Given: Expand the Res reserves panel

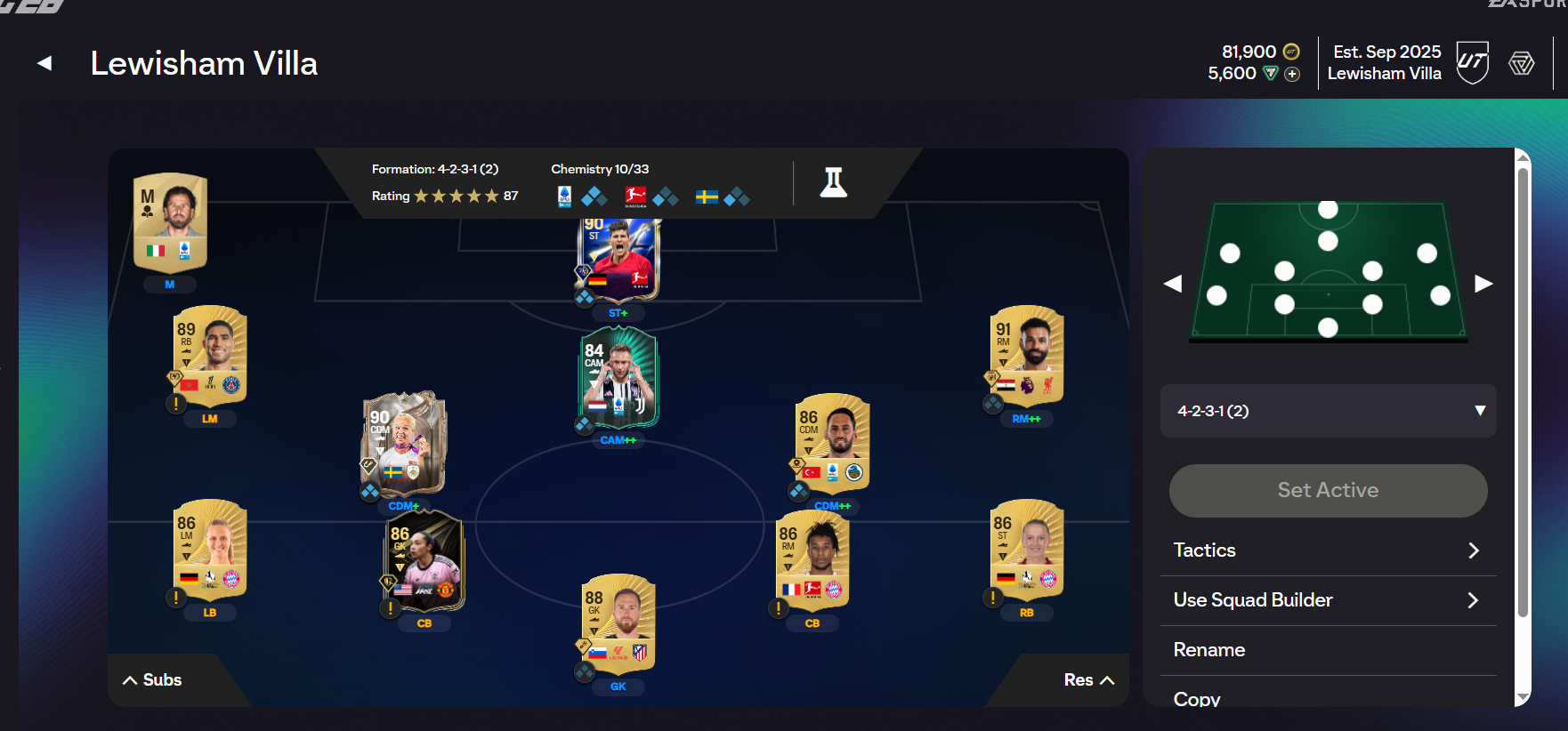Looking at the screenshot, I should coord(1088,680).
